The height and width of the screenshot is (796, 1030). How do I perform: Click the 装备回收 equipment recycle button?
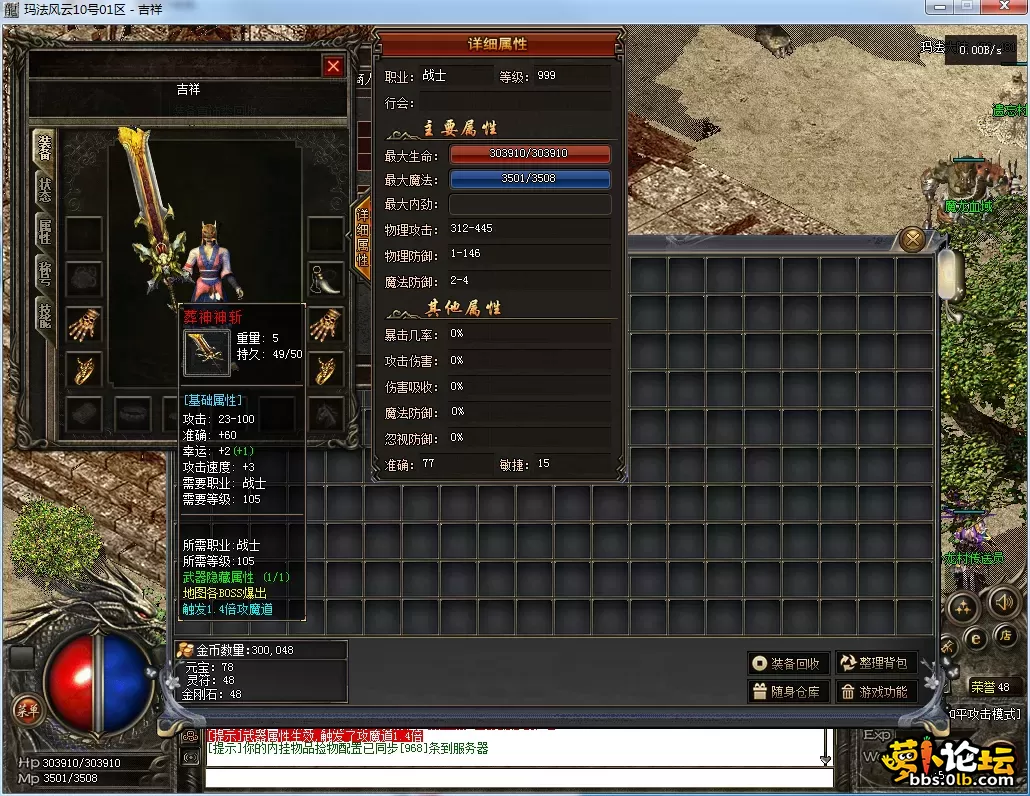[x=789, y=663]
